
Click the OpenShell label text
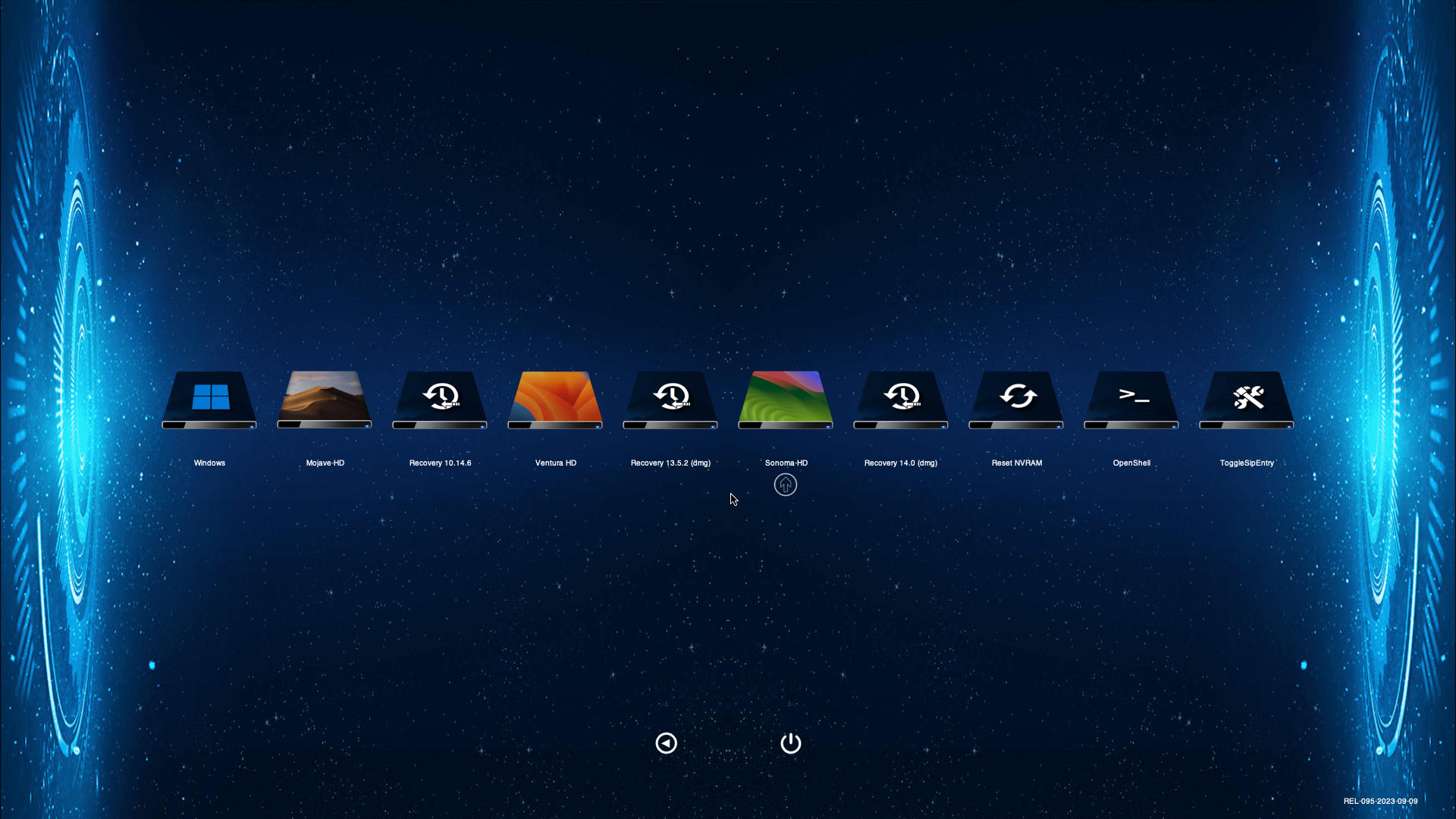point(1131,463)
